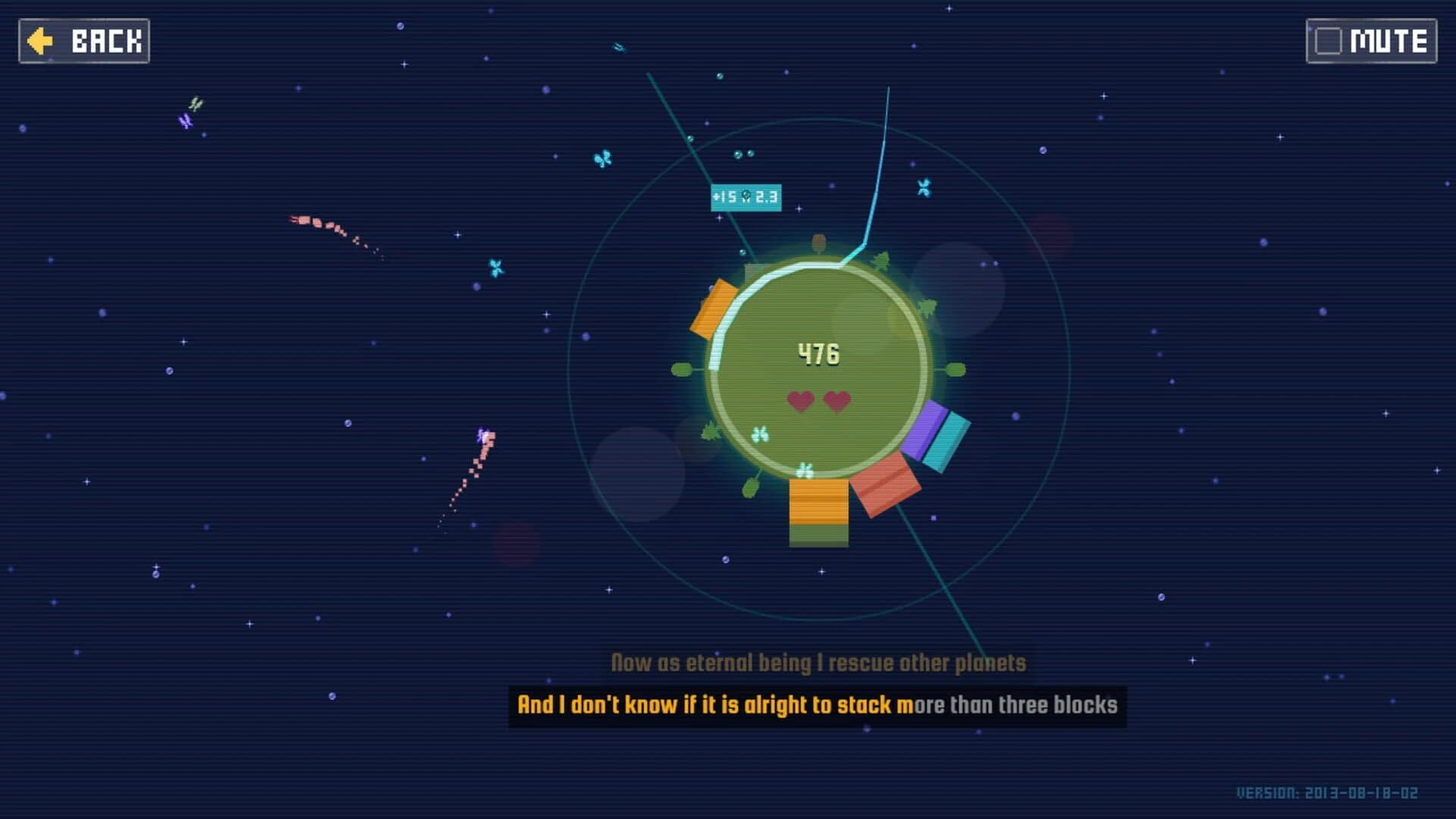The height and width of the screenshot is (819, 1456).
Task: Click the square box beside MUTE label
Action: click(1327, 39)
